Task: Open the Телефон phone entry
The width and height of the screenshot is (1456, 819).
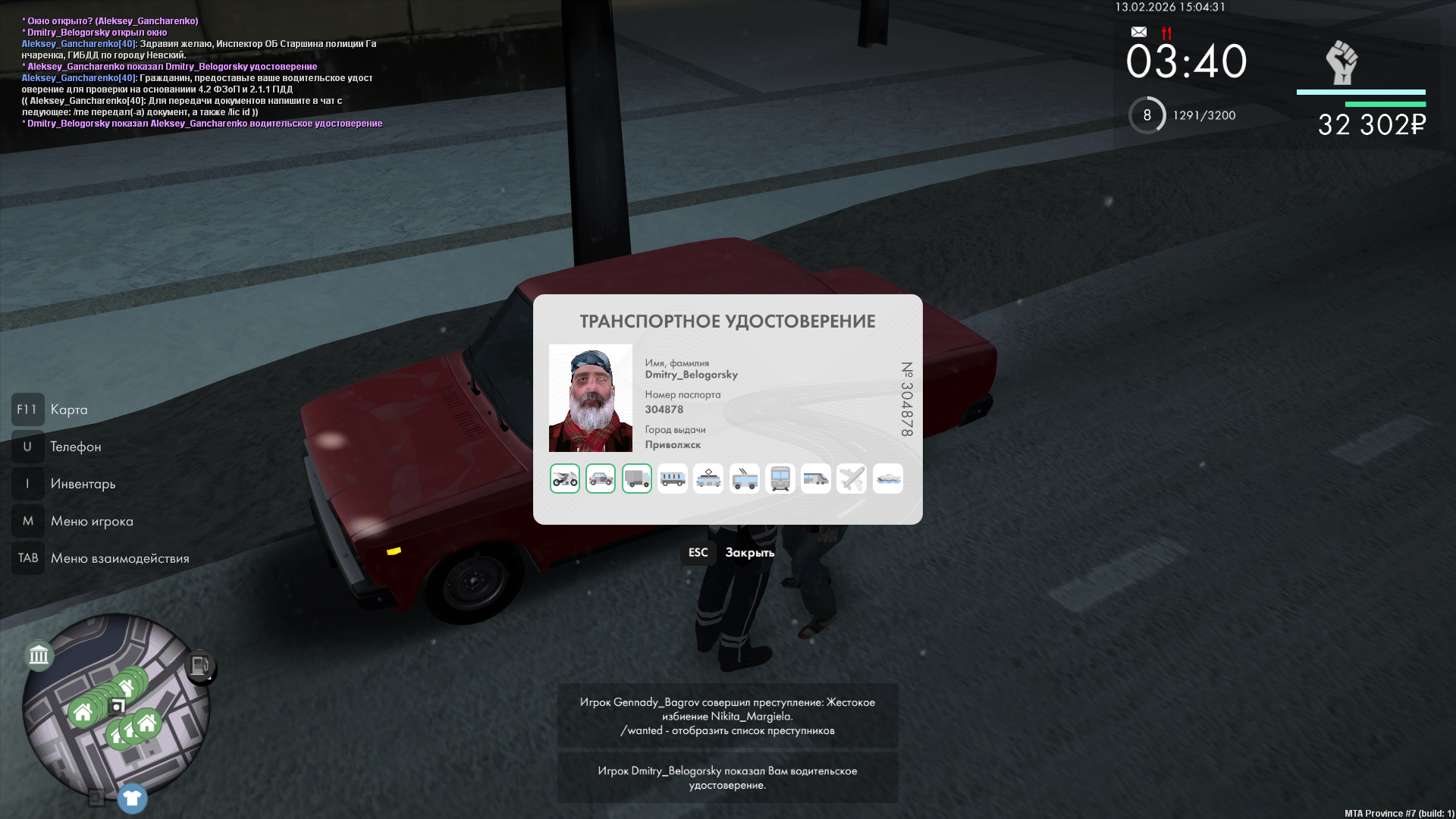Action: [x=75, y=447]
